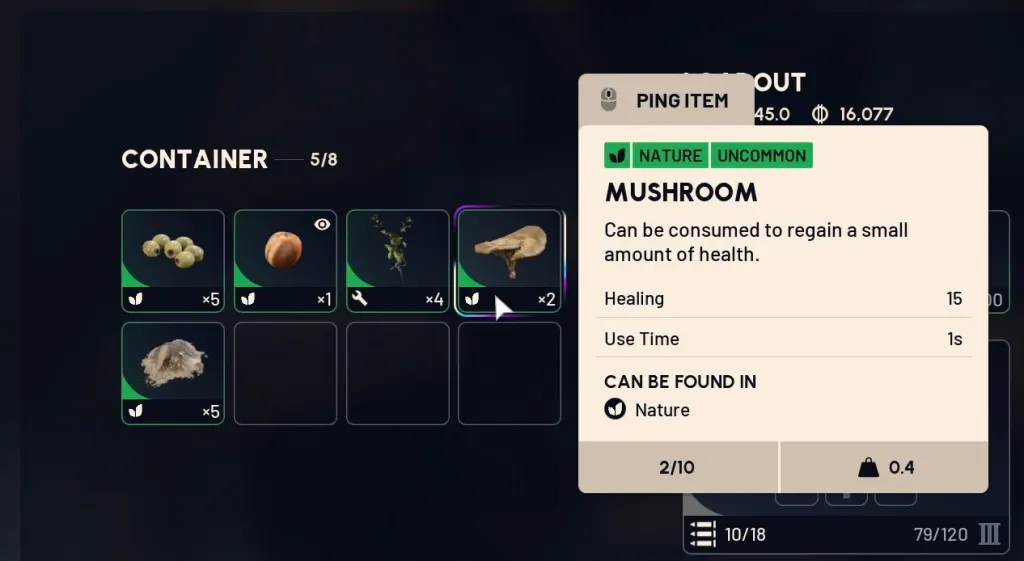Select the olives stack in the container
The width and height of the screenshot is (1024, 561).
173,261
